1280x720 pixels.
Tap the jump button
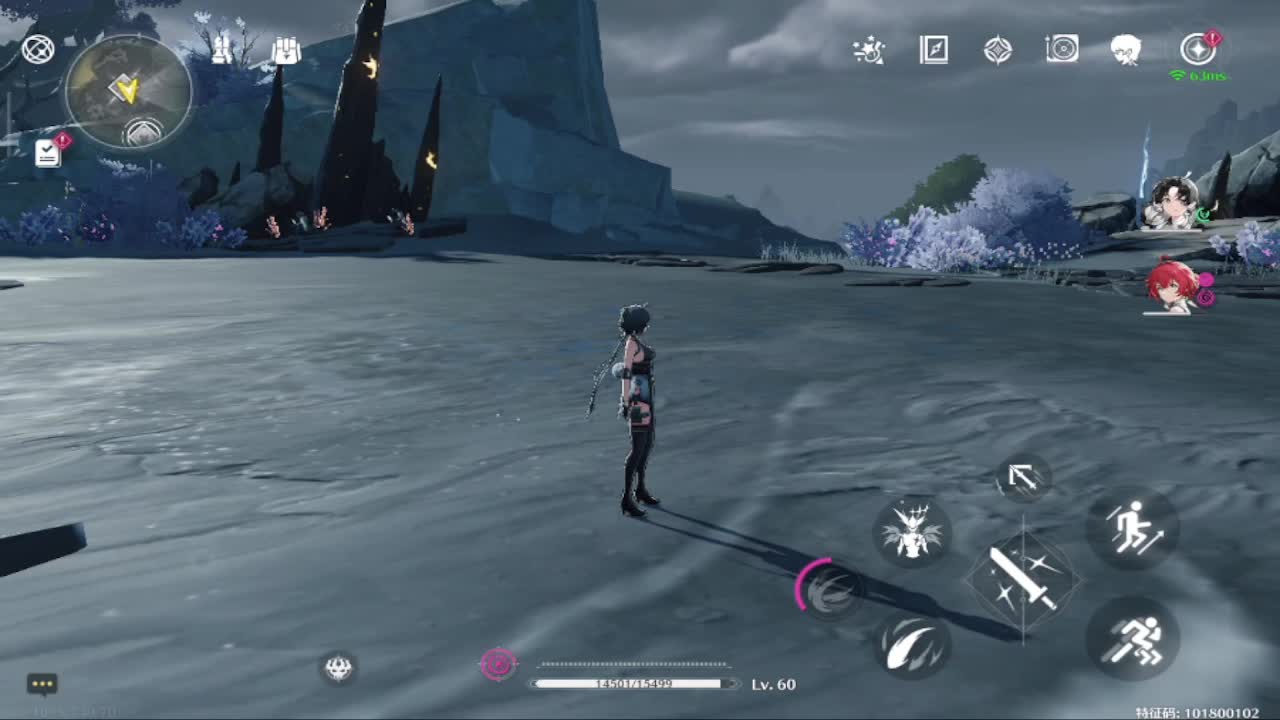1132,529
